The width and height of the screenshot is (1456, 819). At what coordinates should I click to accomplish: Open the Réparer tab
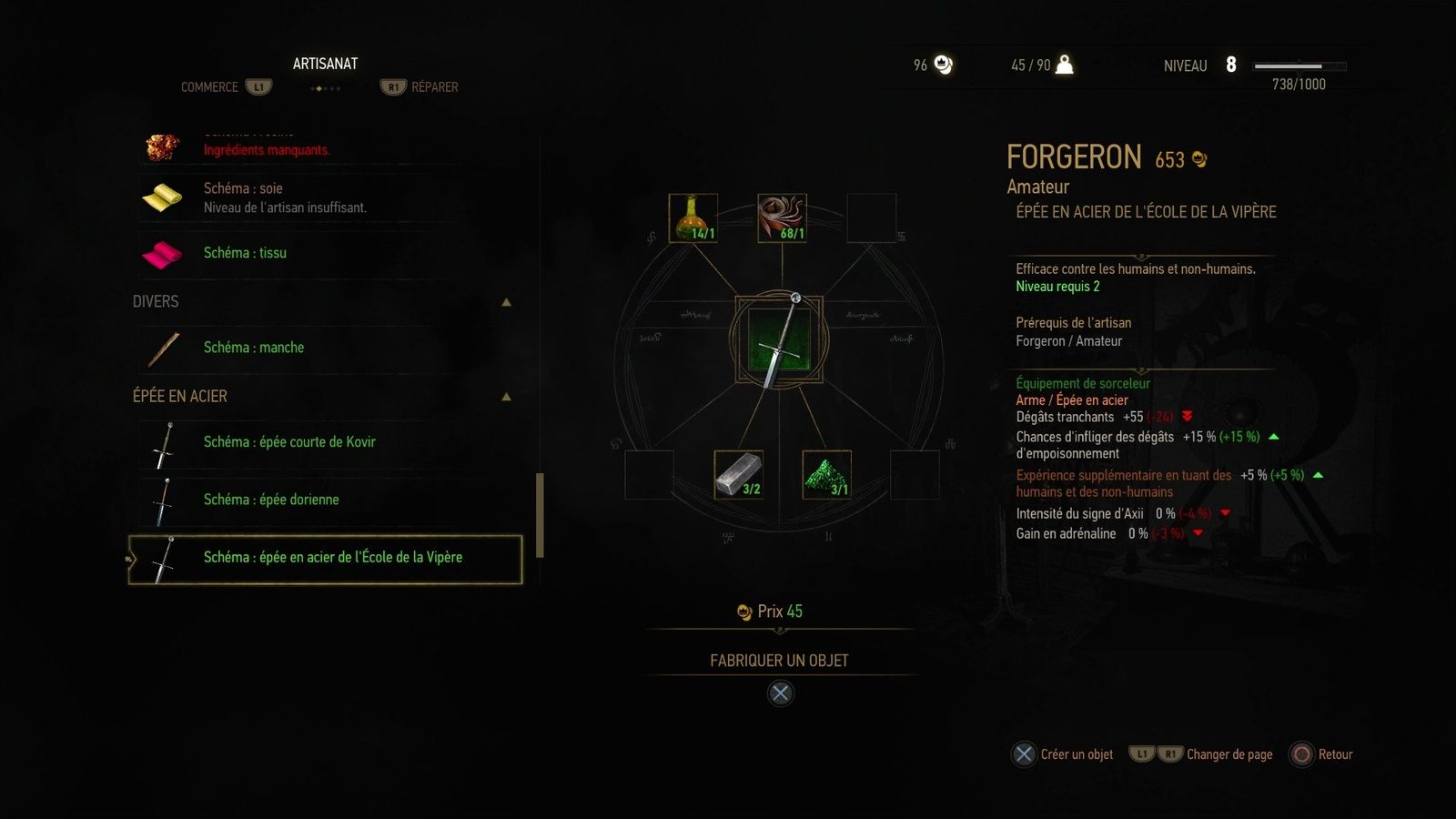pyautogui.click(x=434, y=87)
